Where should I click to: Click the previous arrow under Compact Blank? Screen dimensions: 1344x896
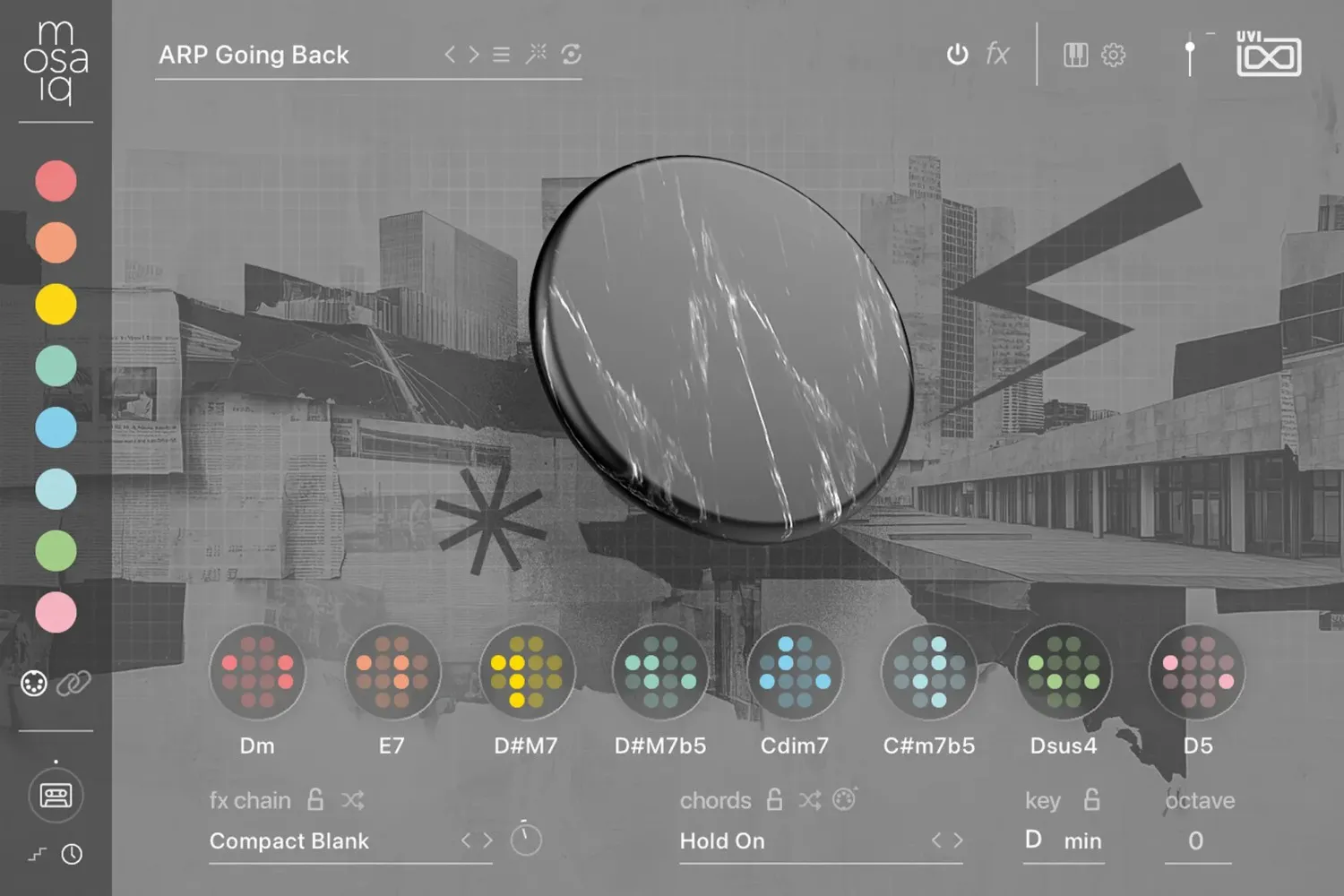(x=468, y=840)
